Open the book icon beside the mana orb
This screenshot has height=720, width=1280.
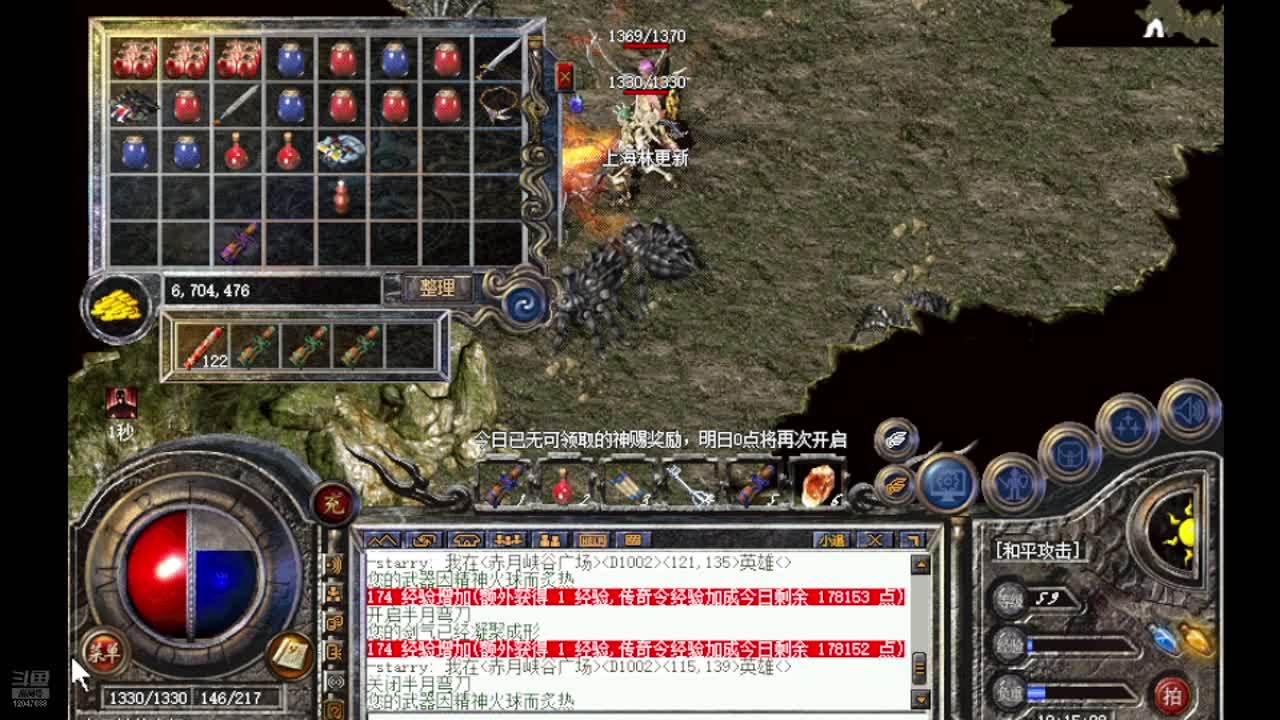(x=291, y=654)
